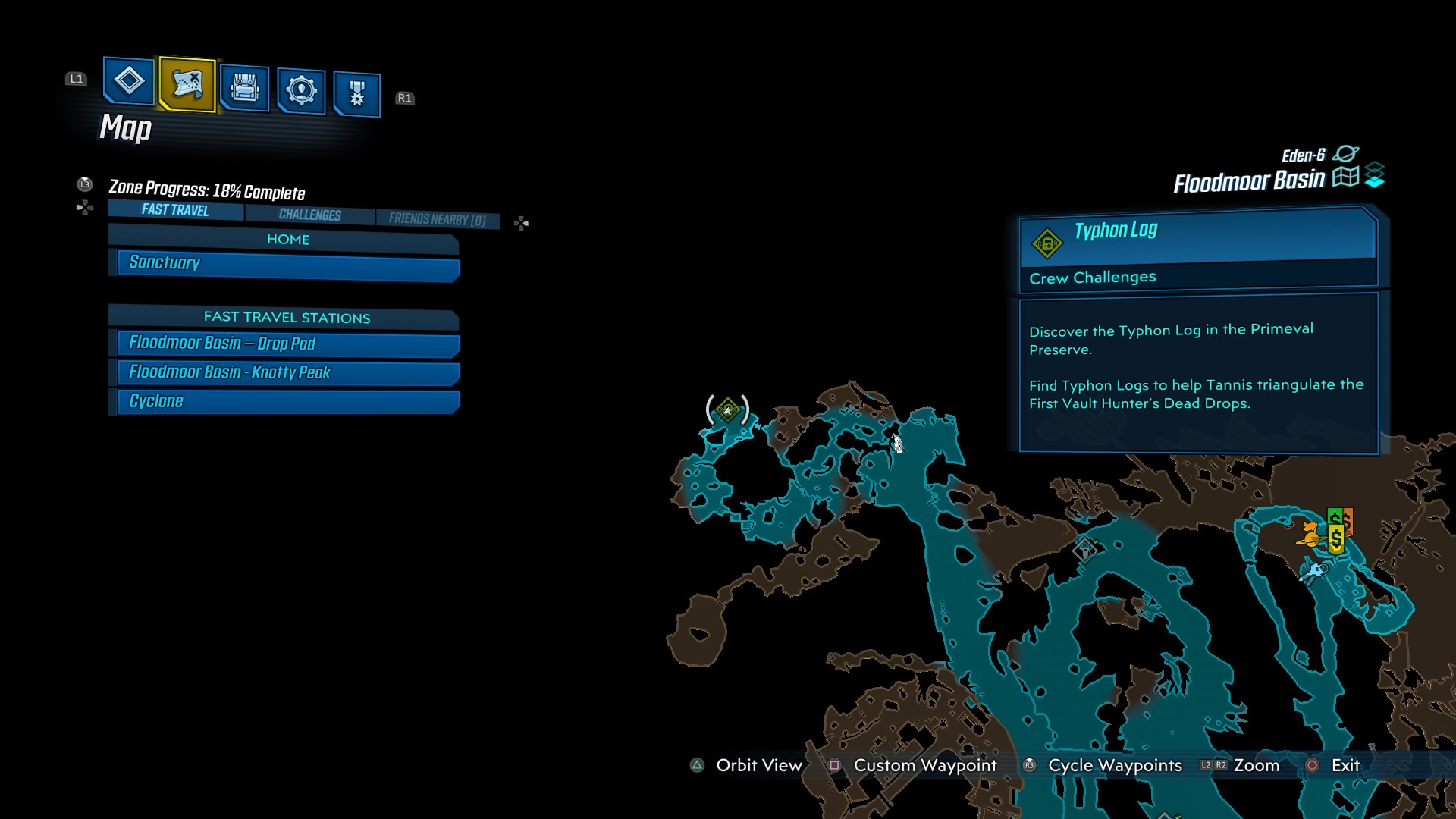Viewport: 1456px width, 819px height.
Task: Open the Guardian Rank medal icon
Action: pos(356,92)
